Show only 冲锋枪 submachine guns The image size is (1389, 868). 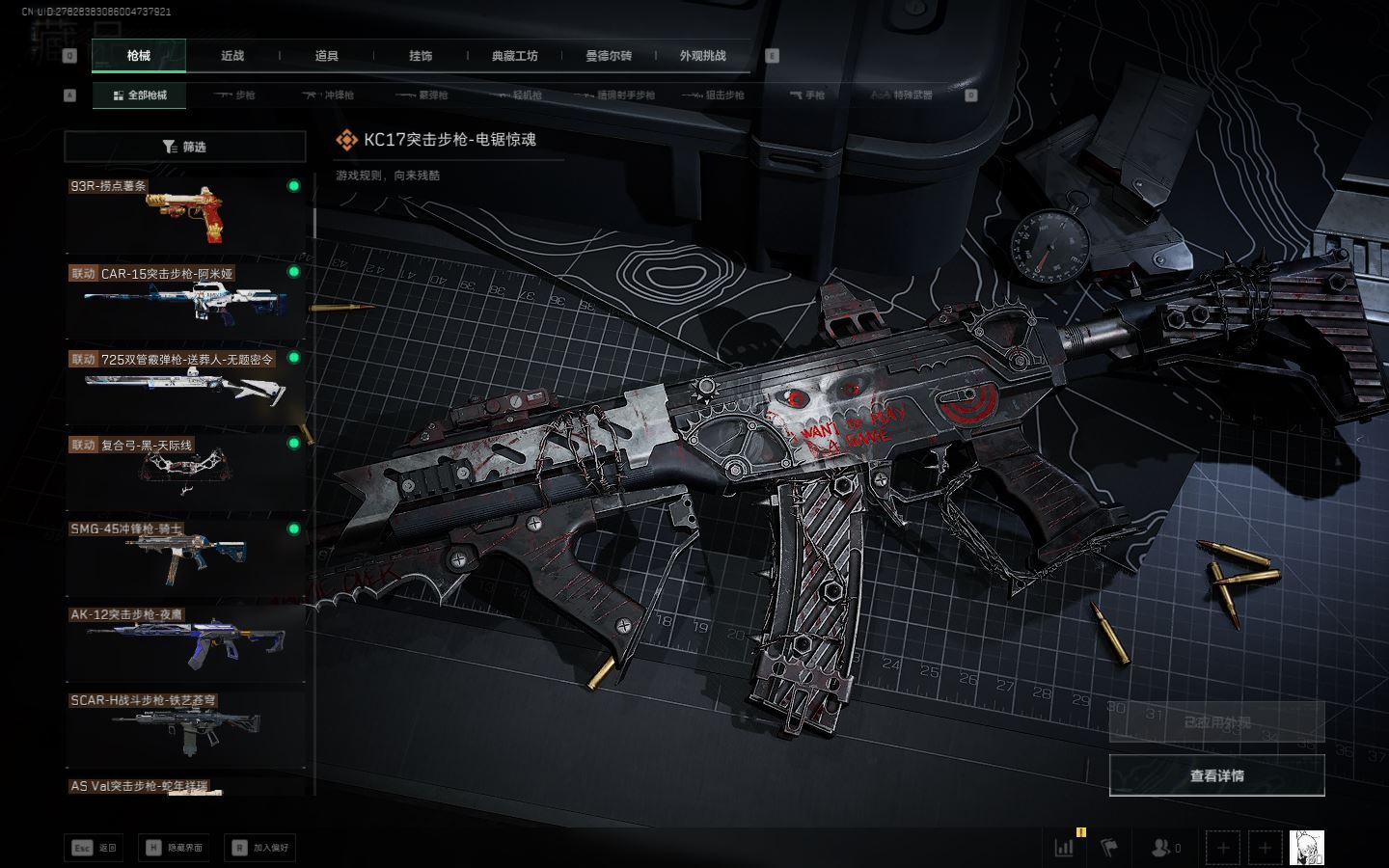pyautogui.click(x=328, y=95)
